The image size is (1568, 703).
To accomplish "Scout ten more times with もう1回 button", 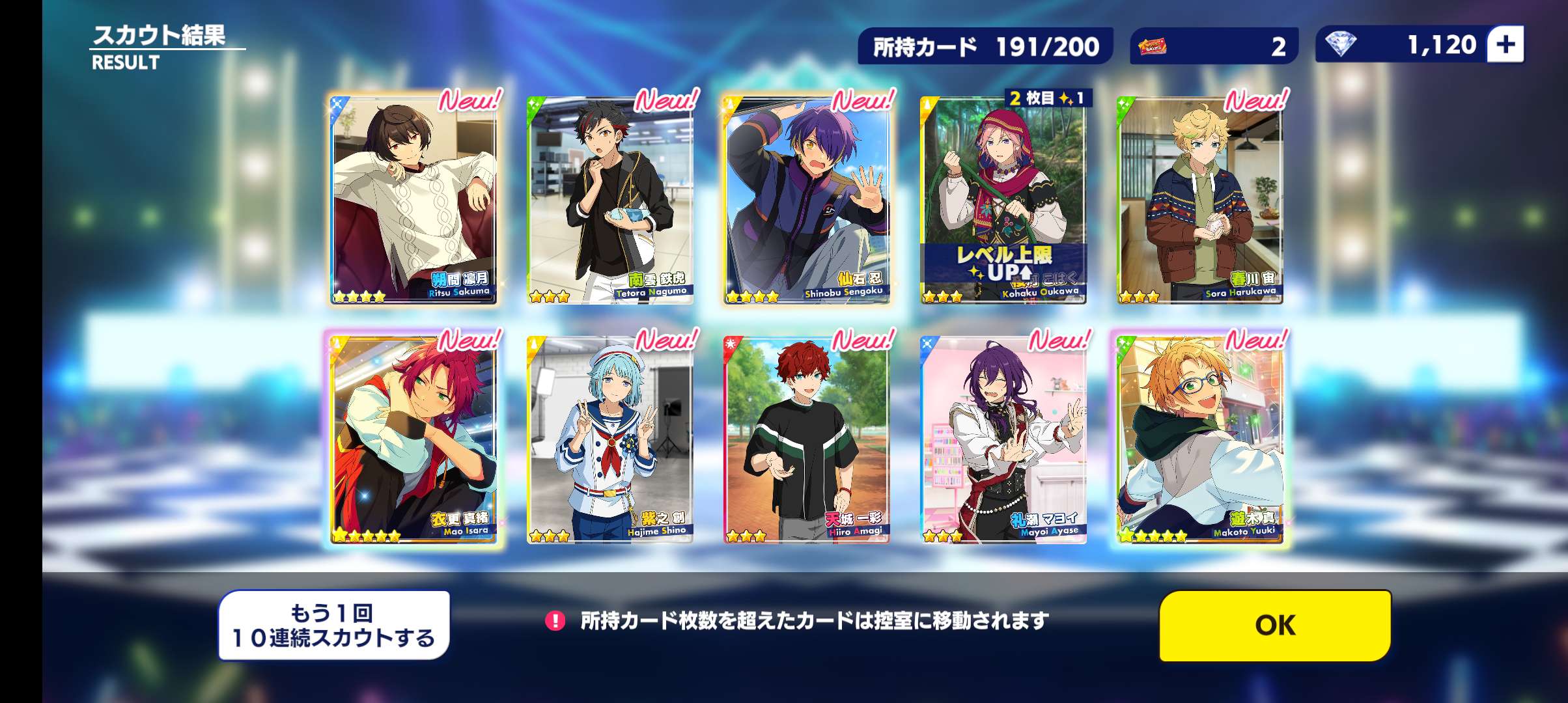I will 333,625.
